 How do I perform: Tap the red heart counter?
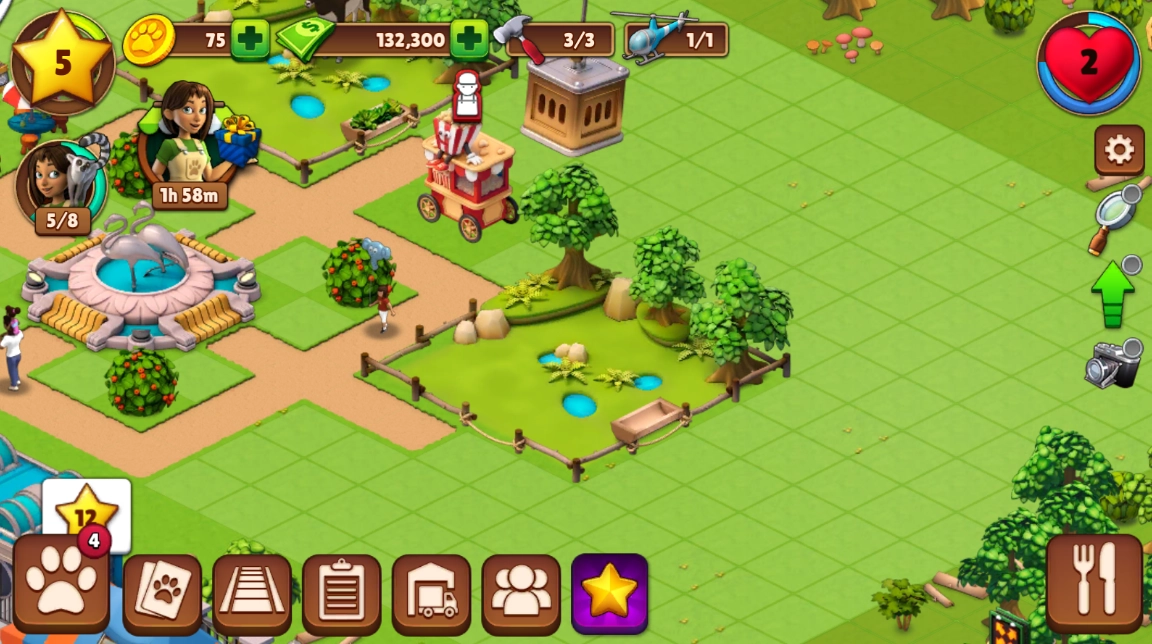[x=1089, y=62]
